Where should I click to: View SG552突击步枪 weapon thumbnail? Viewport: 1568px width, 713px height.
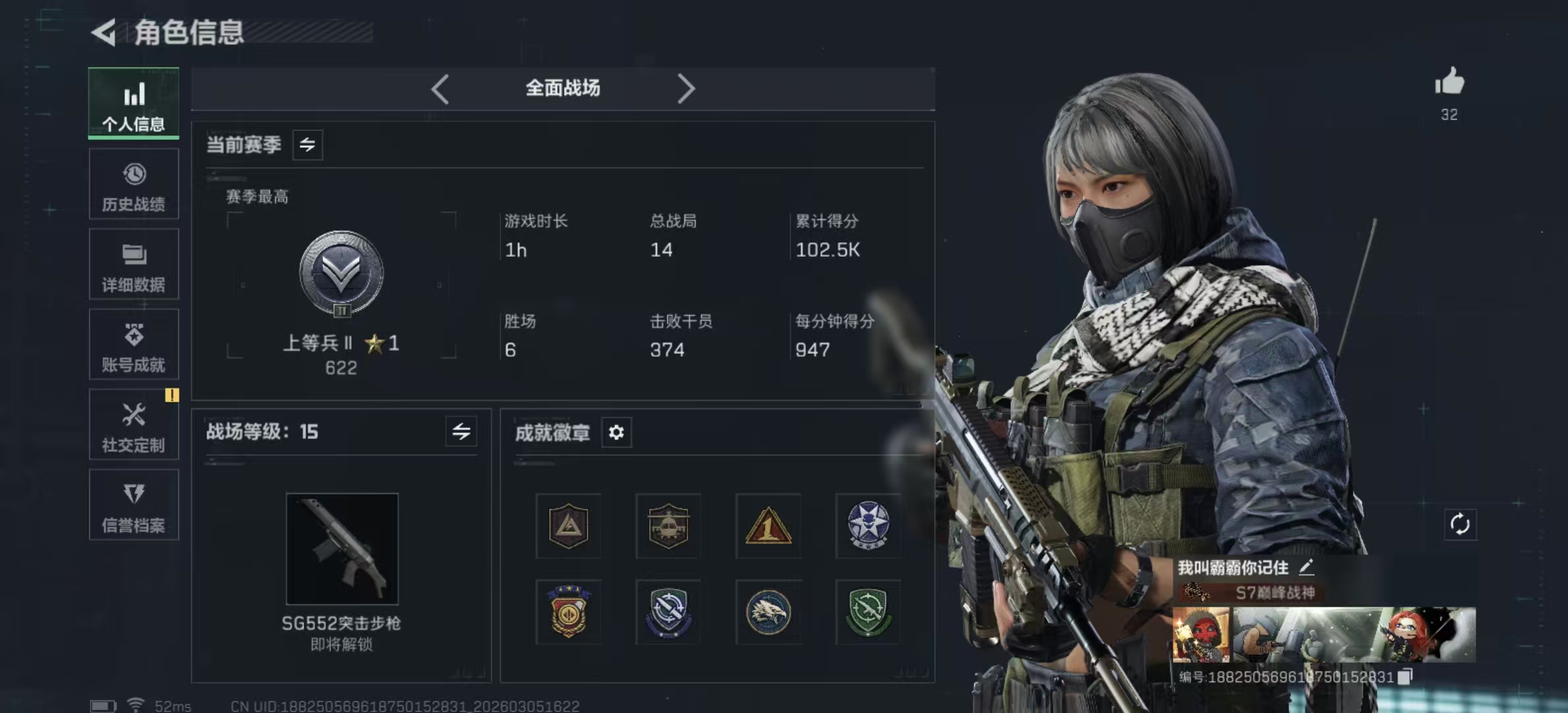[342, 548]
